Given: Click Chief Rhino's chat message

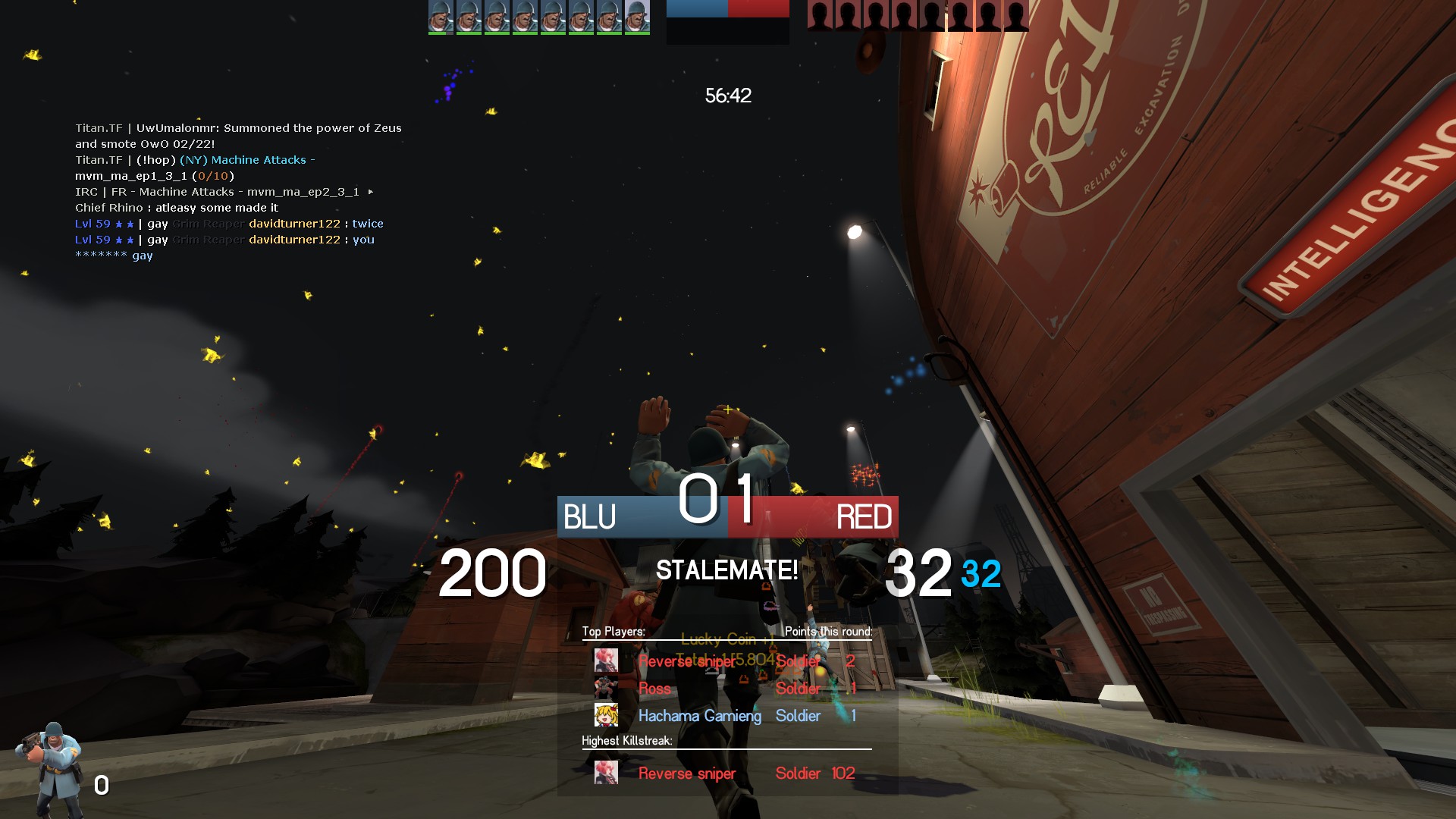Looking at the screenshot, I should pyautogui.click(x=177, y=208).
